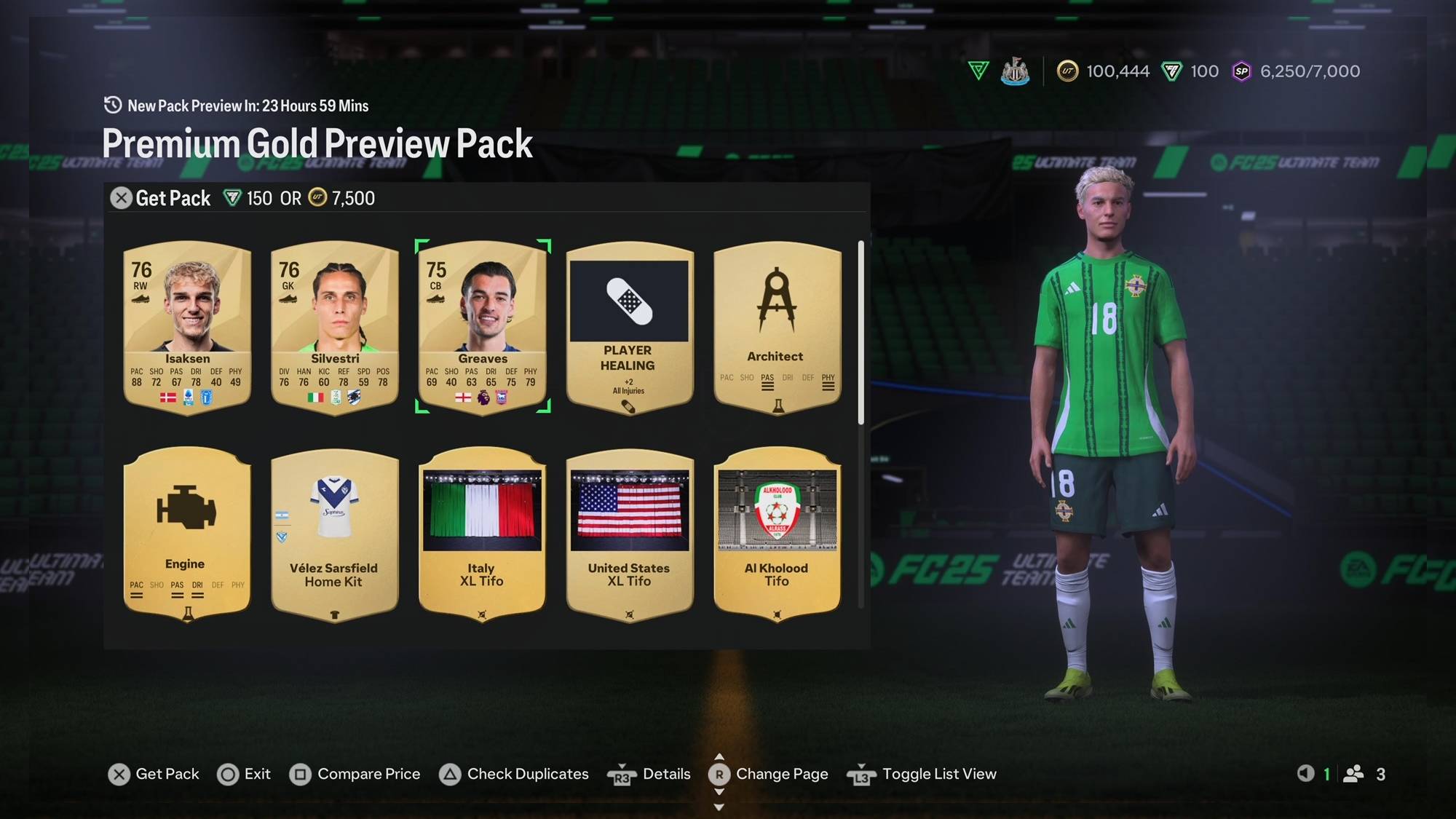Select the United States XL Tifo card

coord(630,533)
